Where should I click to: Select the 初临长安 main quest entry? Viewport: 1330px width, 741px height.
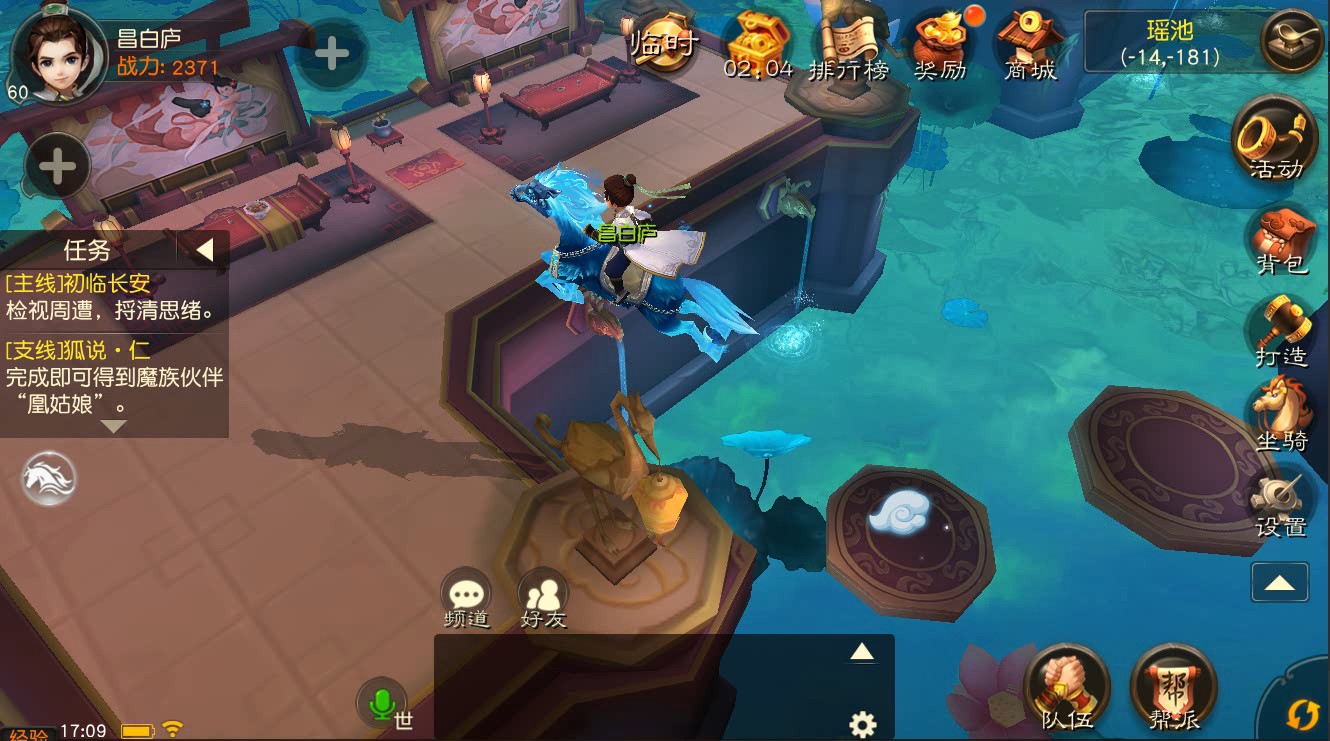click(x=112, y=296)
